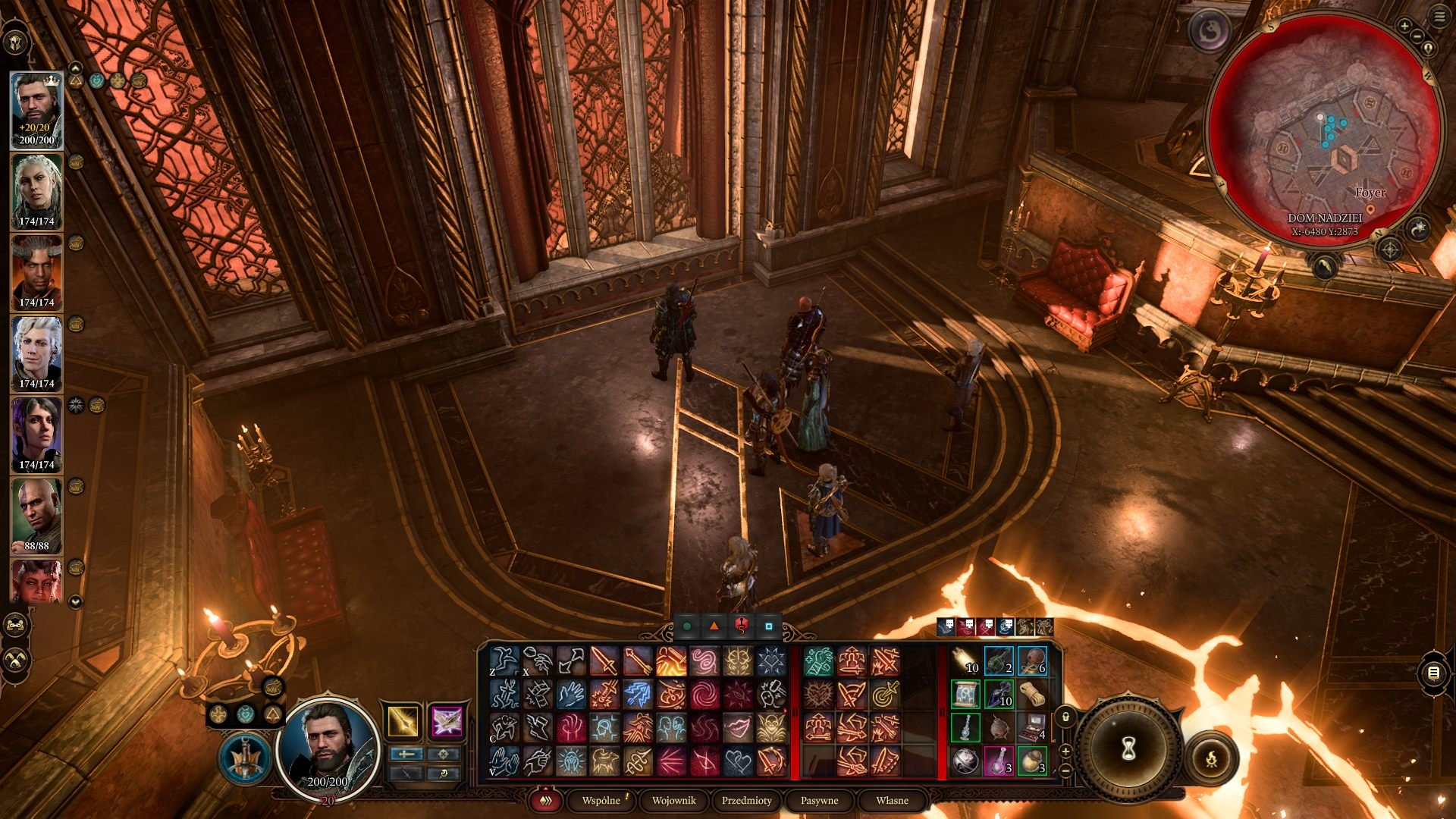The width and height of the screenshot is (1456, 819).
Task: Switch to the Wspólne hotbar tab
Action: [x=601, y=800]
